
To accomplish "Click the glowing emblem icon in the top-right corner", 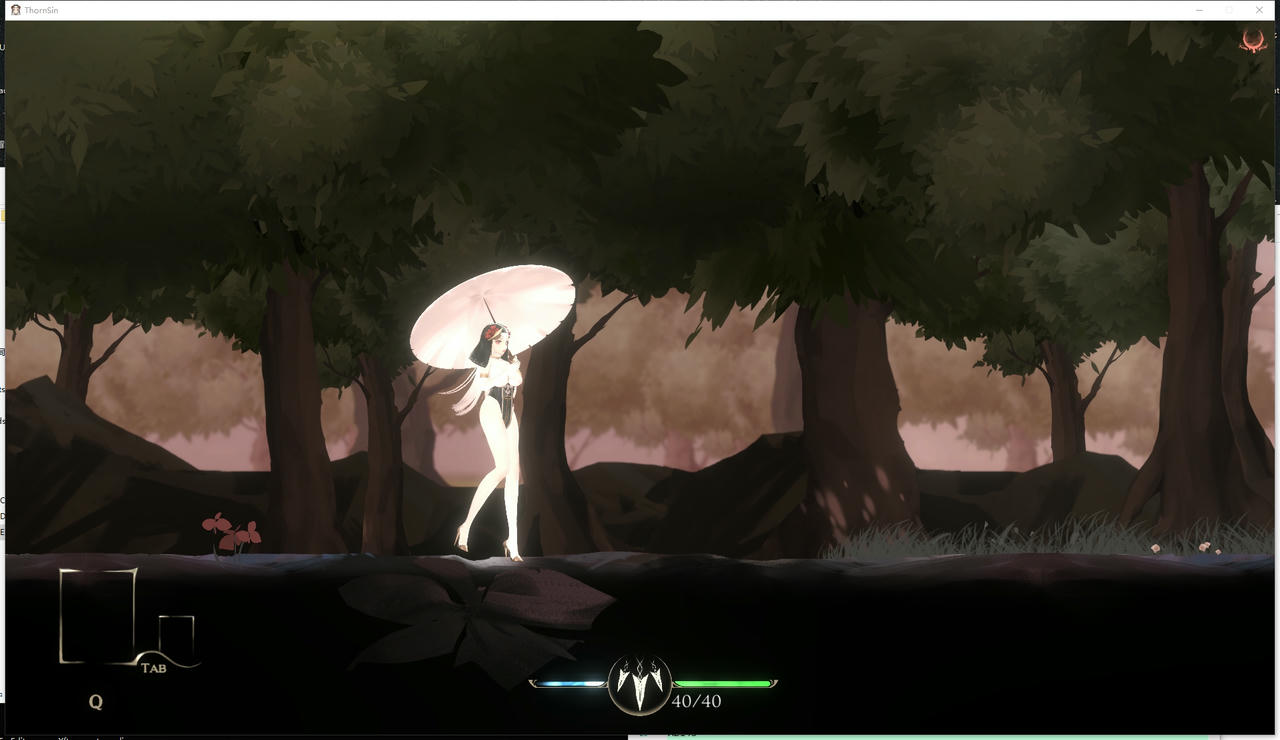I will [x=1253, y=41].
